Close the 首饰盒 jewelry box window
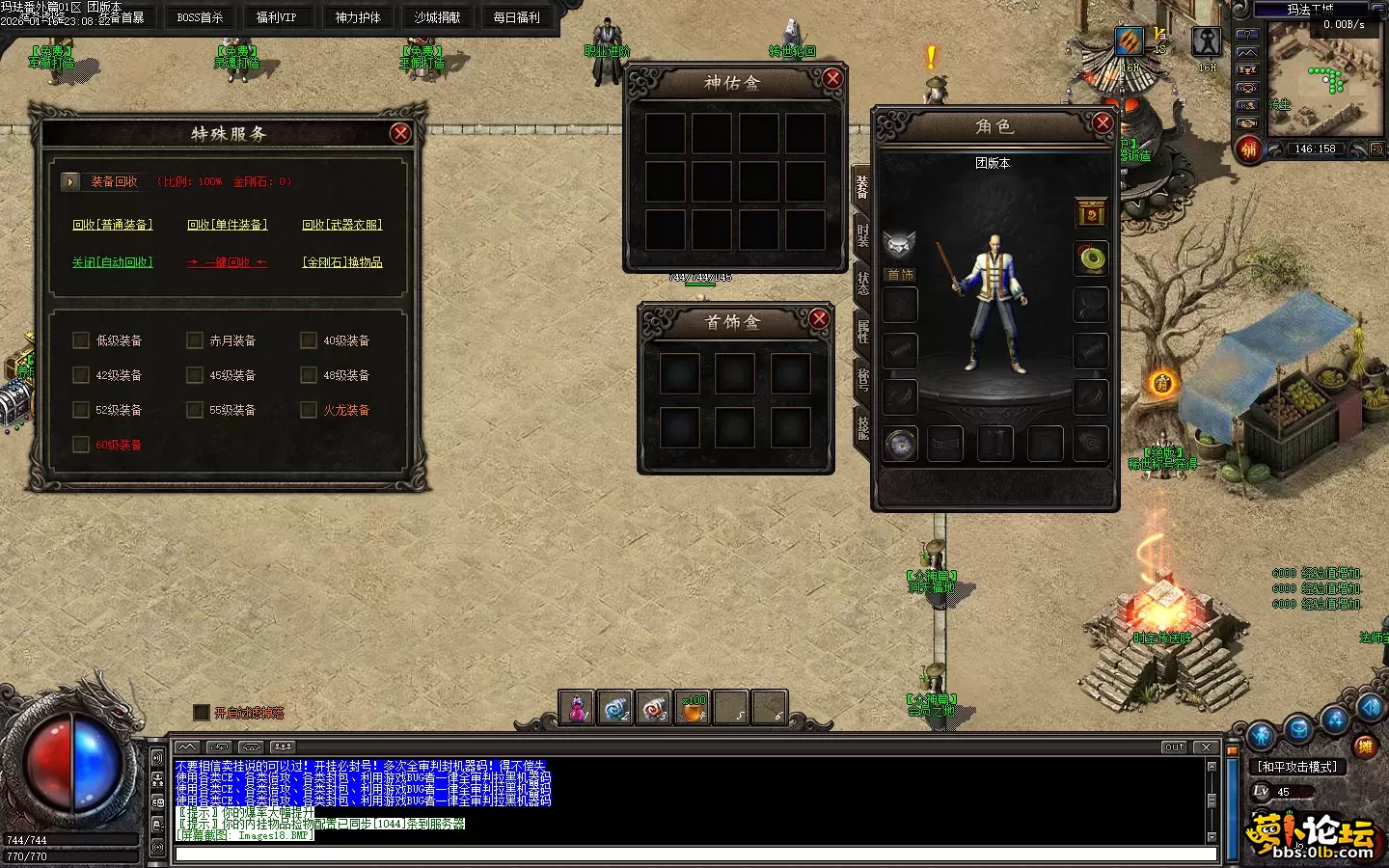This screenshot has width=1389, height=868. click(x=819, y=318)
